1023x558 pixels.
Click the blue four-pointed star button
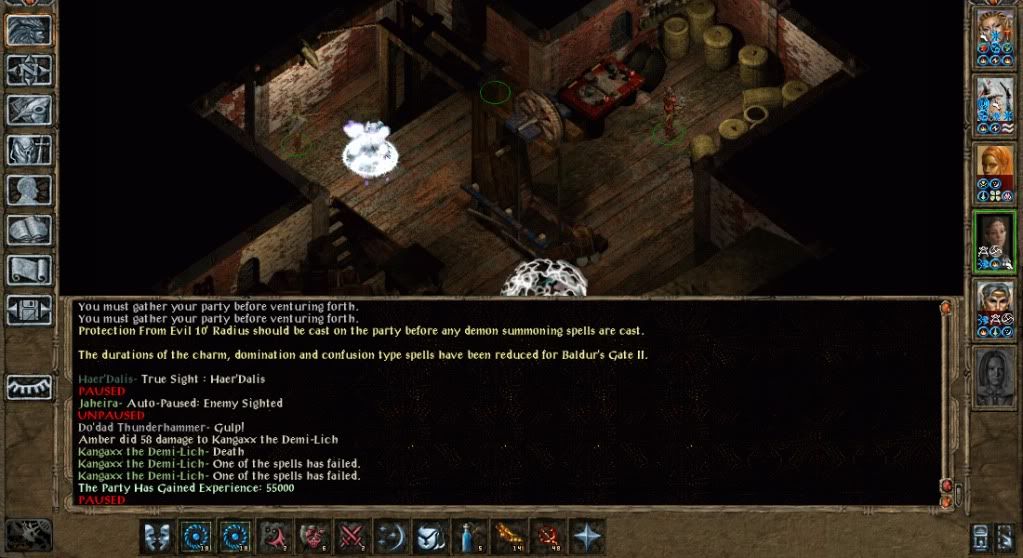pyautogui.click(x=586, y=536)
